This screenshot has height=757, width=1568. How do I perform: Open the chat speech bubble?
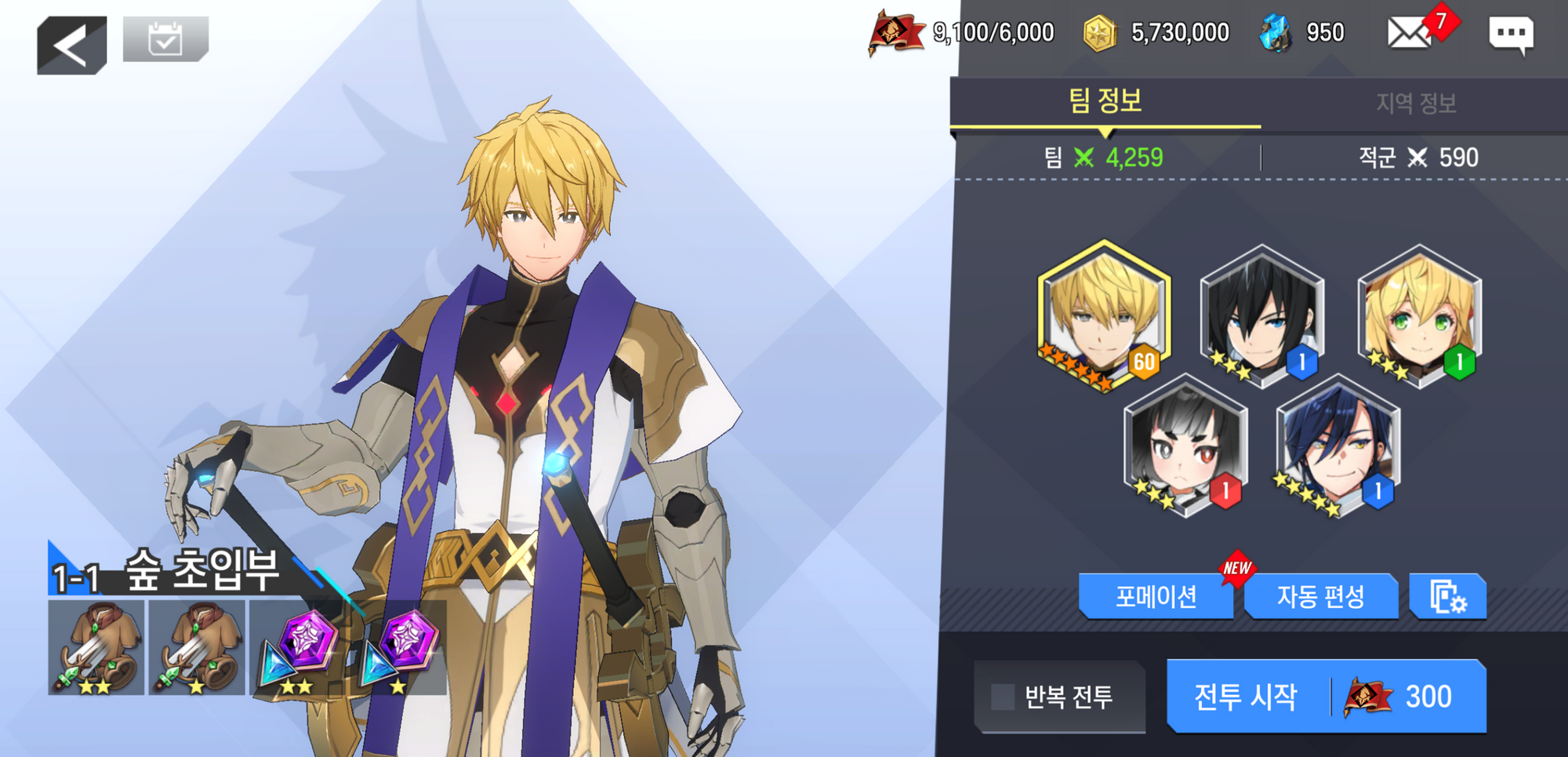[x=1510, y=35]
